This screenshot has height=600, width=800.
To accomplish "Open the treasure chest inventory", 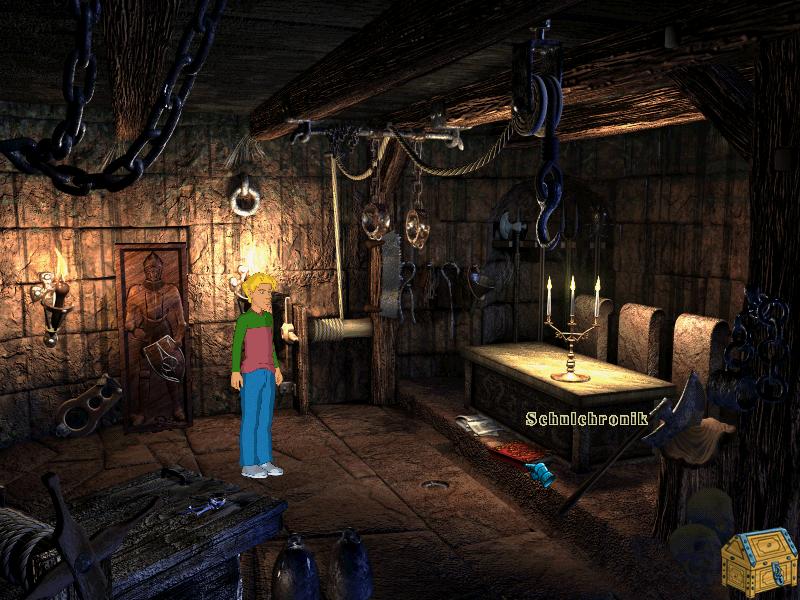I will point(759,562).
